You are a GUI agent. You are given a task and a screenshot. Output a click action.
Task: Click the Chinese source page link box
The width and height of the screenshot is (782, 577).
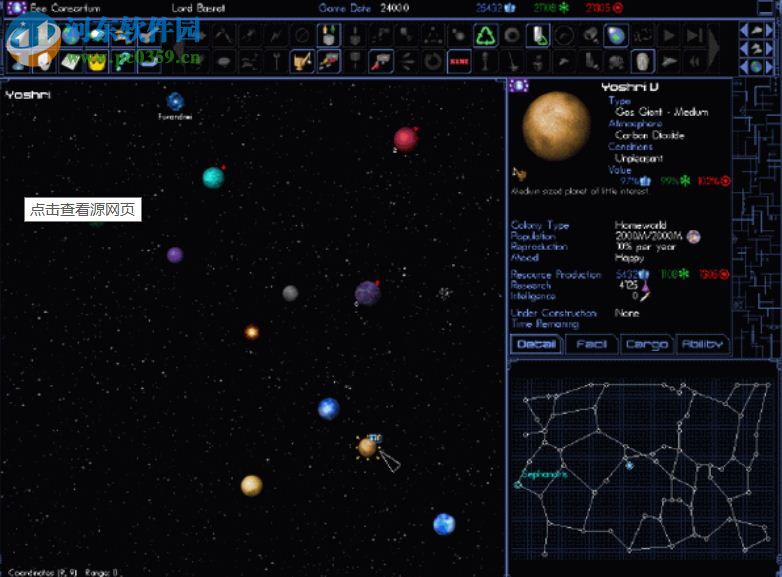[x=82, y=210]
